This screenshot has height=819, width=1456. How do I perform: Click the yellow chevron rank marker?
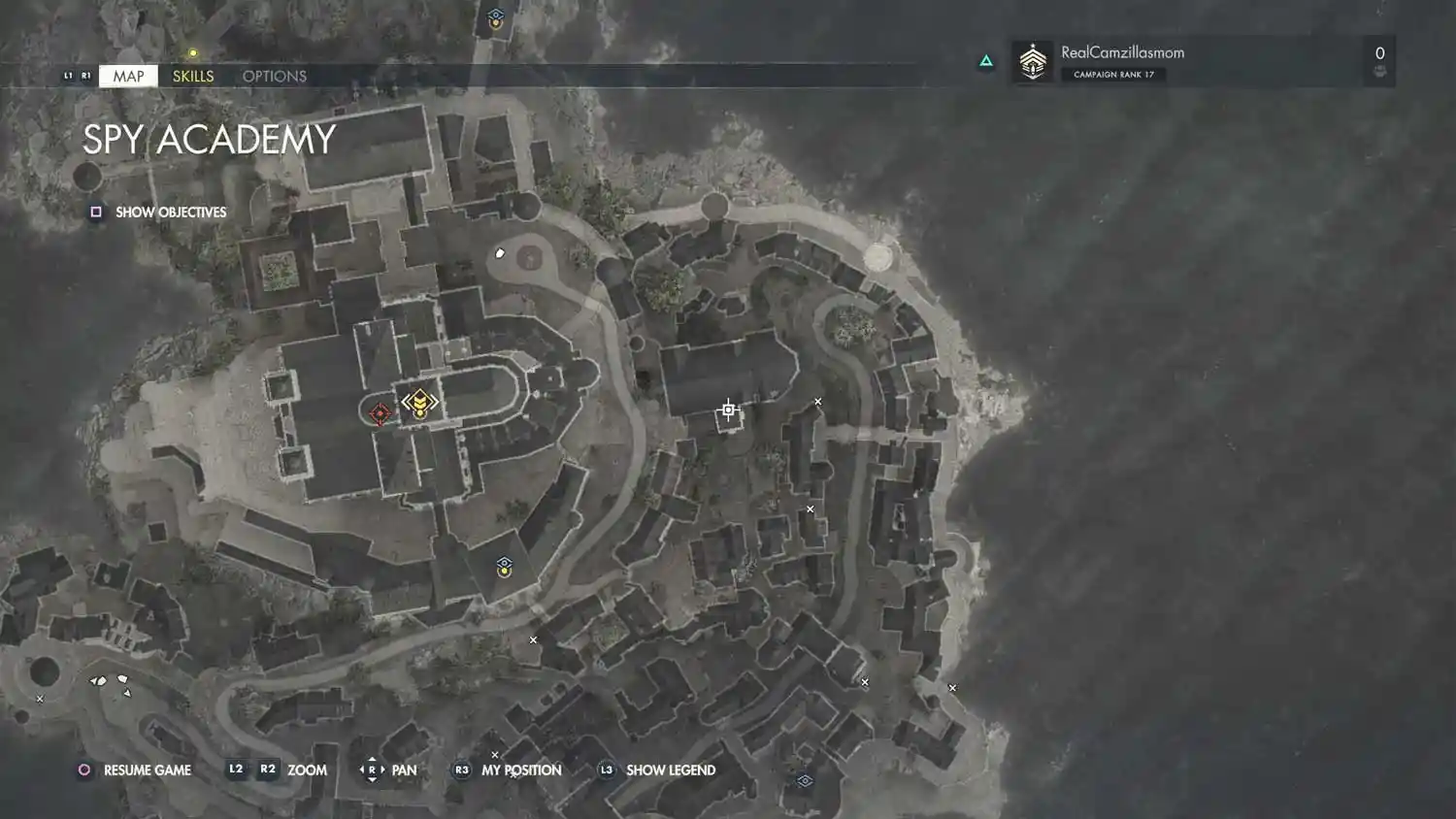click(419, 403)
